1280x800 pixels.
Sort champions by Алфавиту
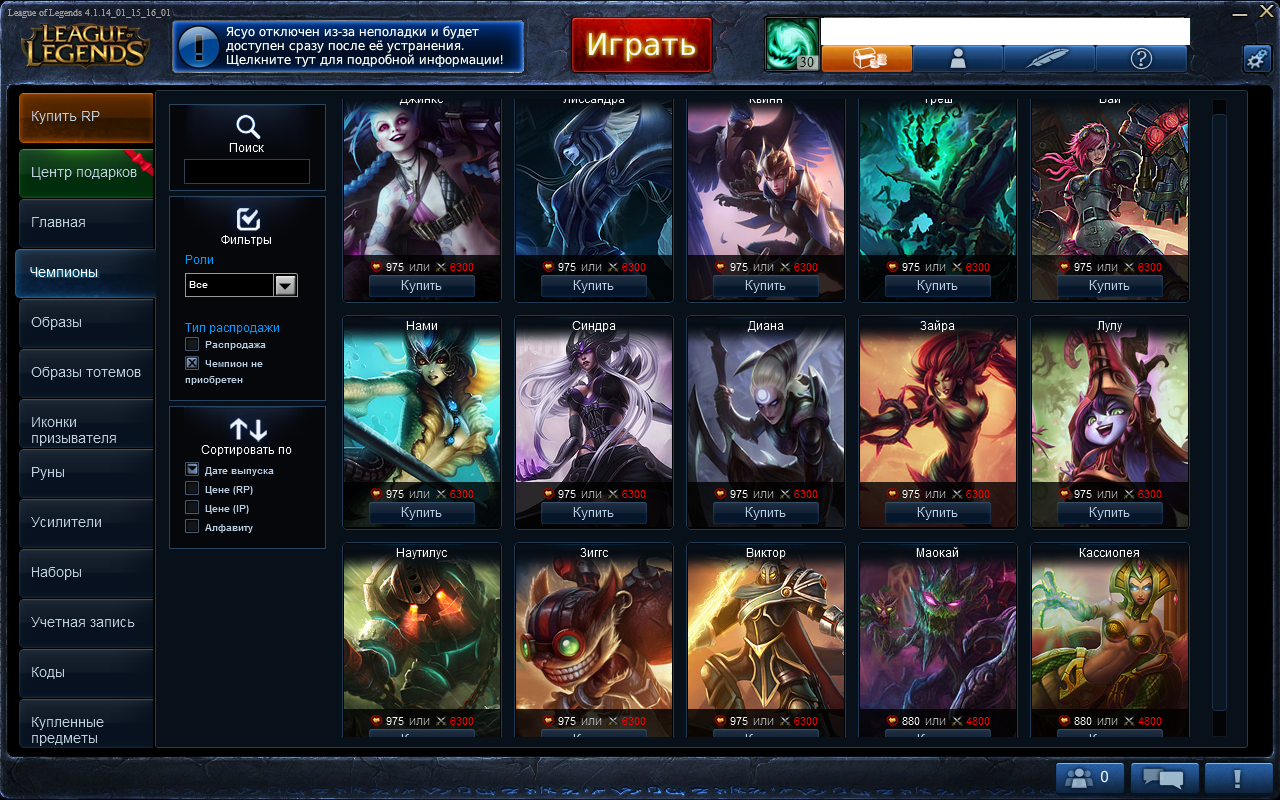tap(192, 527)
